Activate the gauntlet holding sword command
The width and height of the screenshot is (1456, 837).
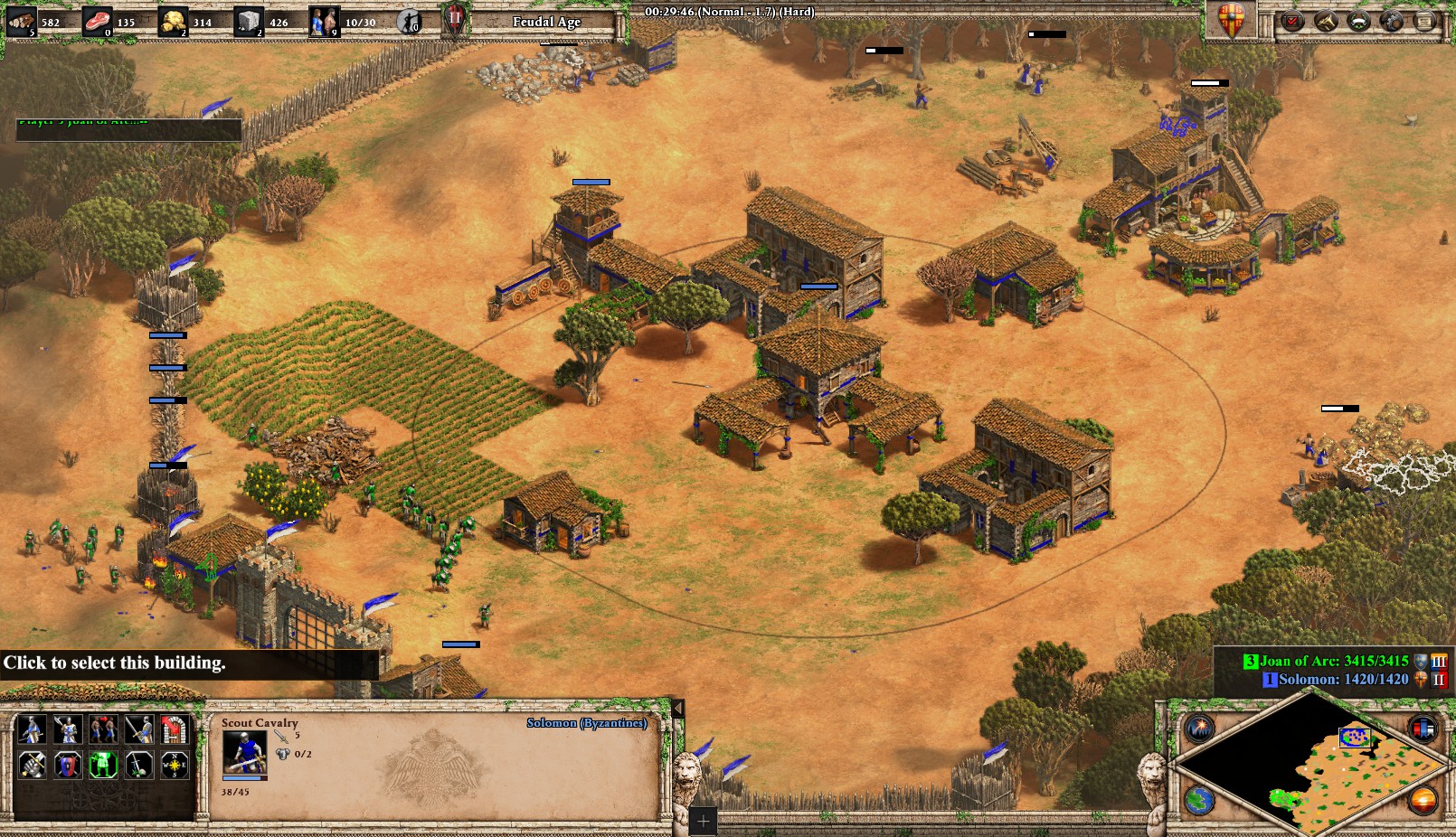pyautogui.click(x=33, y=766)
